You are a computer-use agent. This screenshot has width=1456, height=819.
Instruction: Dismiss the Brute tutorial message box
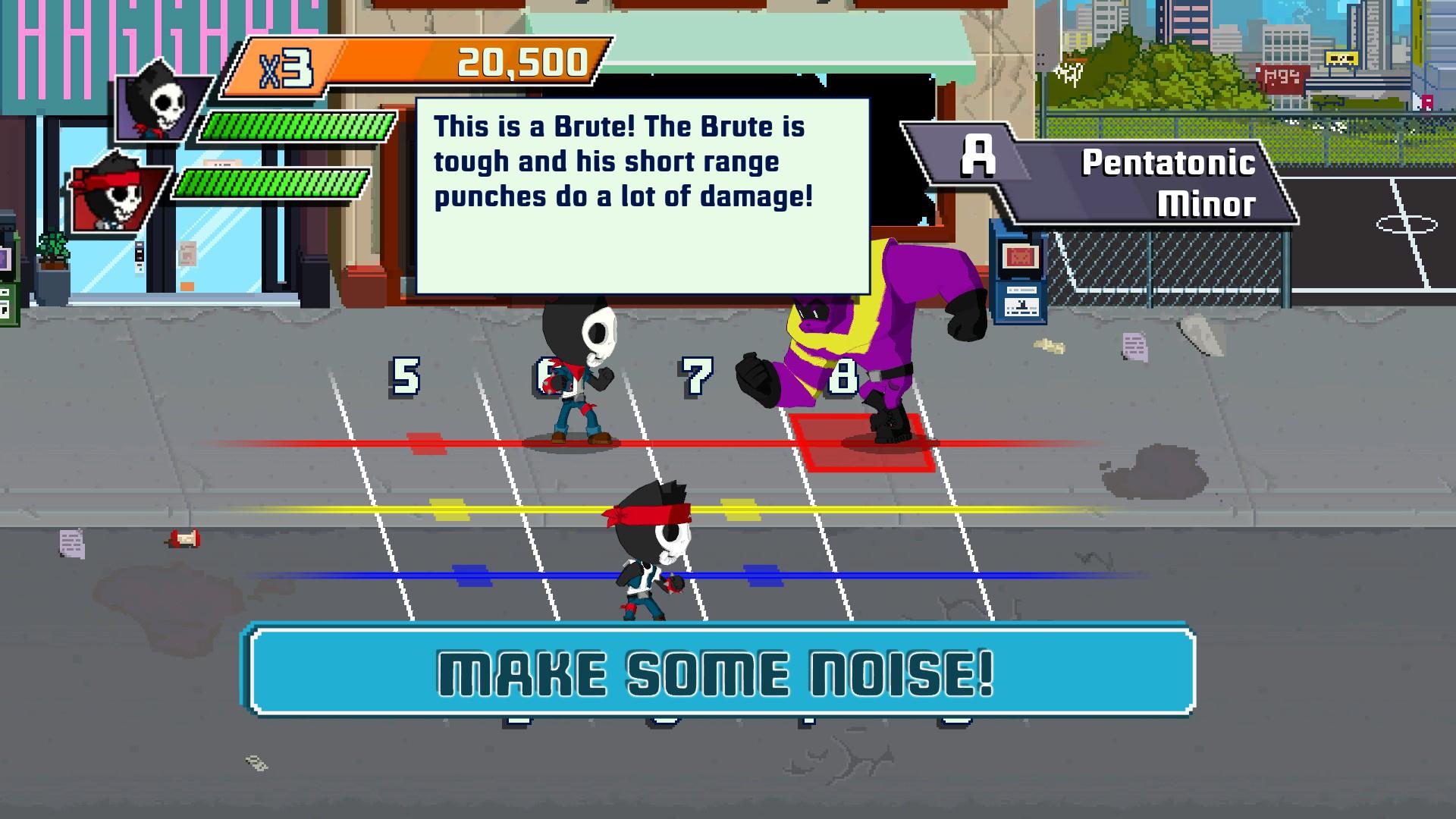642,196
